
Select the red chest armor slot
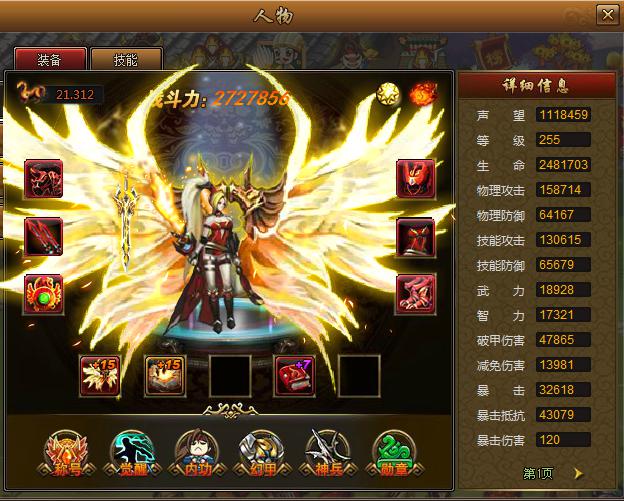[x=415, y=236]
